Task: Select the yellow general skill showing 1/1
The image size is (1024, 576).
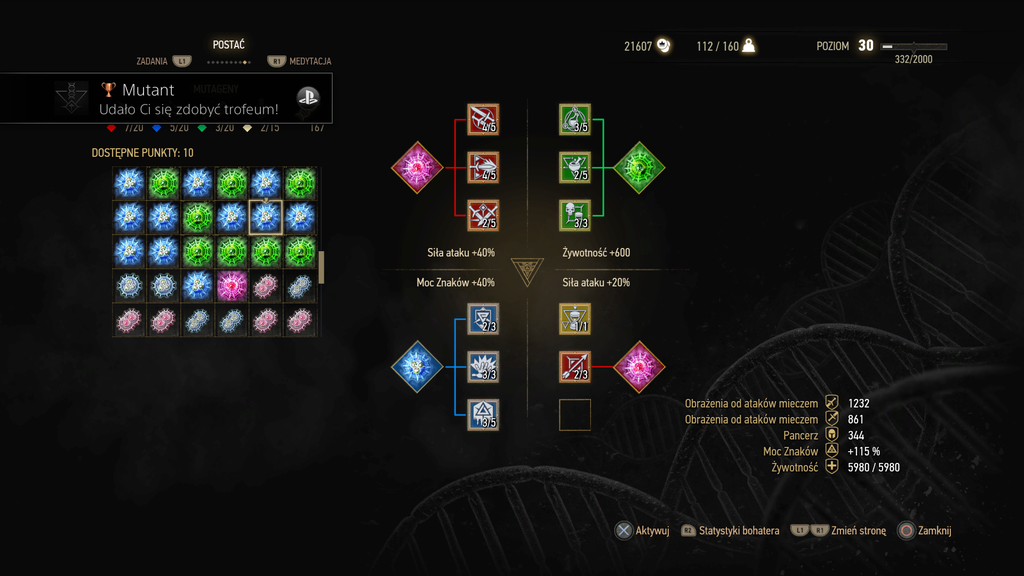Action: (575, 319)
